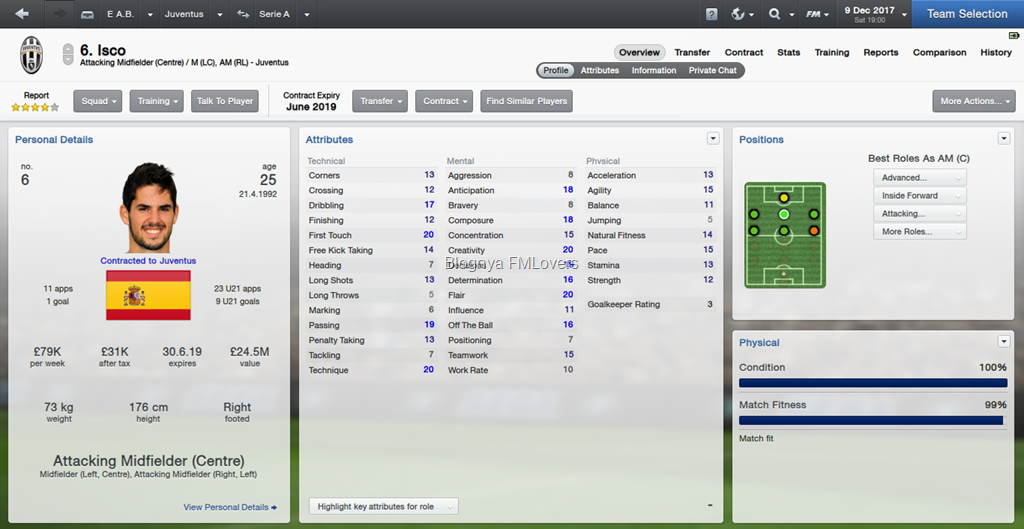1024x529 pixels.
Task: Switch to the Contract tab
Action: click(x=744, y=52)
